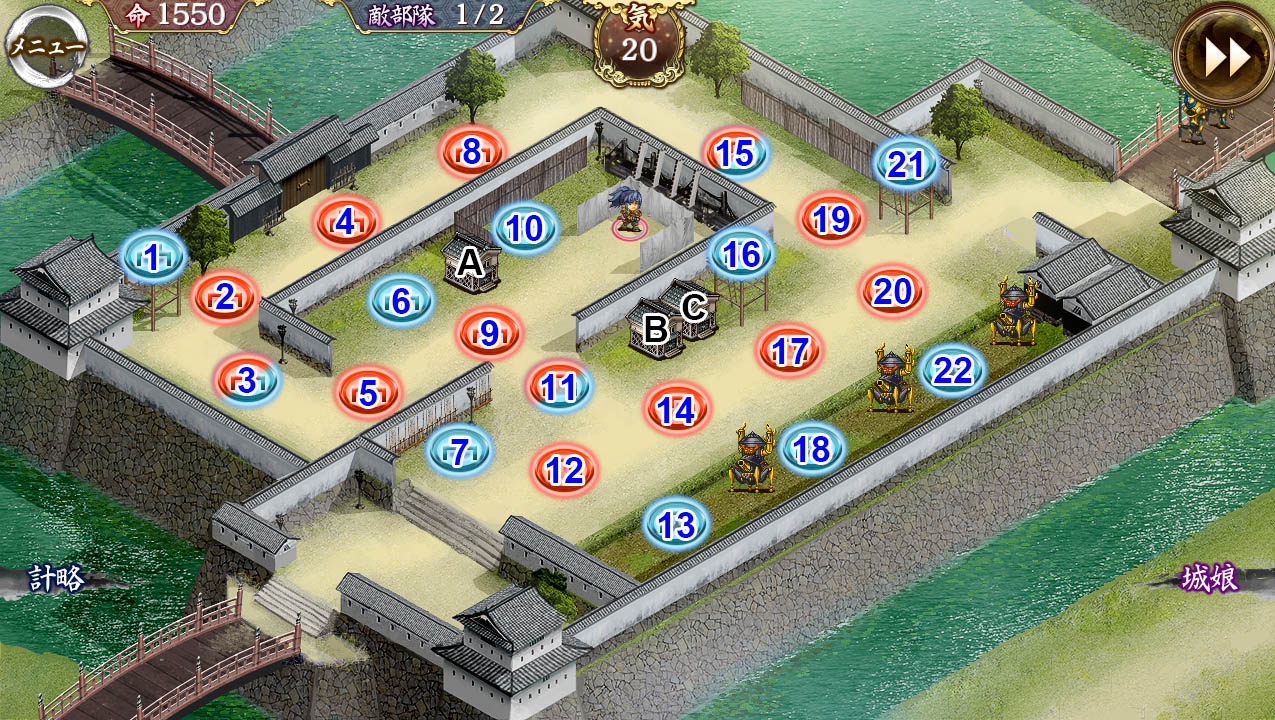Image resolution: width=1275 pixels, height=720 pixels.
Task: Select red deployment tile 9
Action: (x=489, y=333)
